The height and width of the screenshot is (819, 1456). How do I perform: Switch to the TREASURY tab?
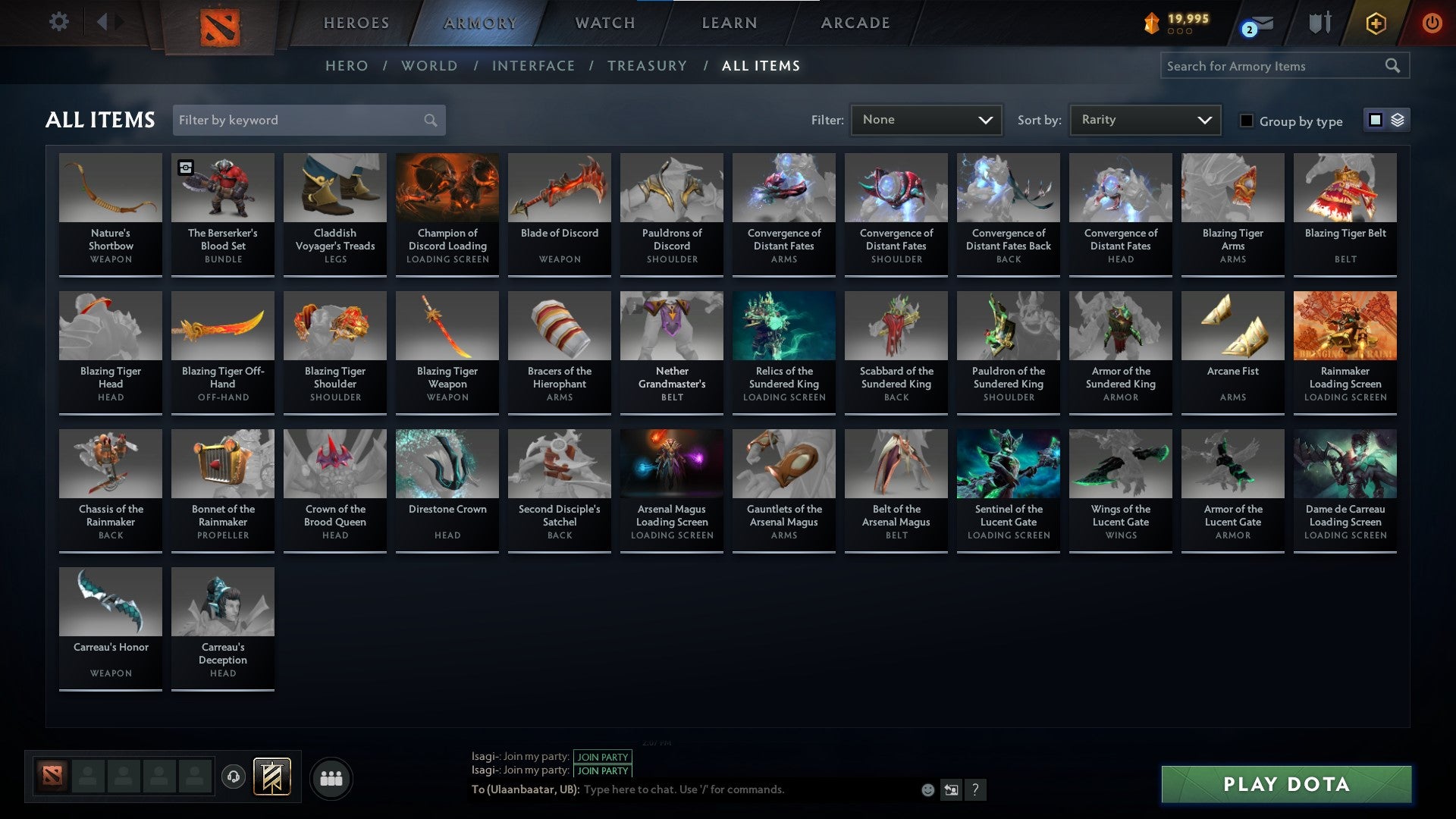point(648,66)
